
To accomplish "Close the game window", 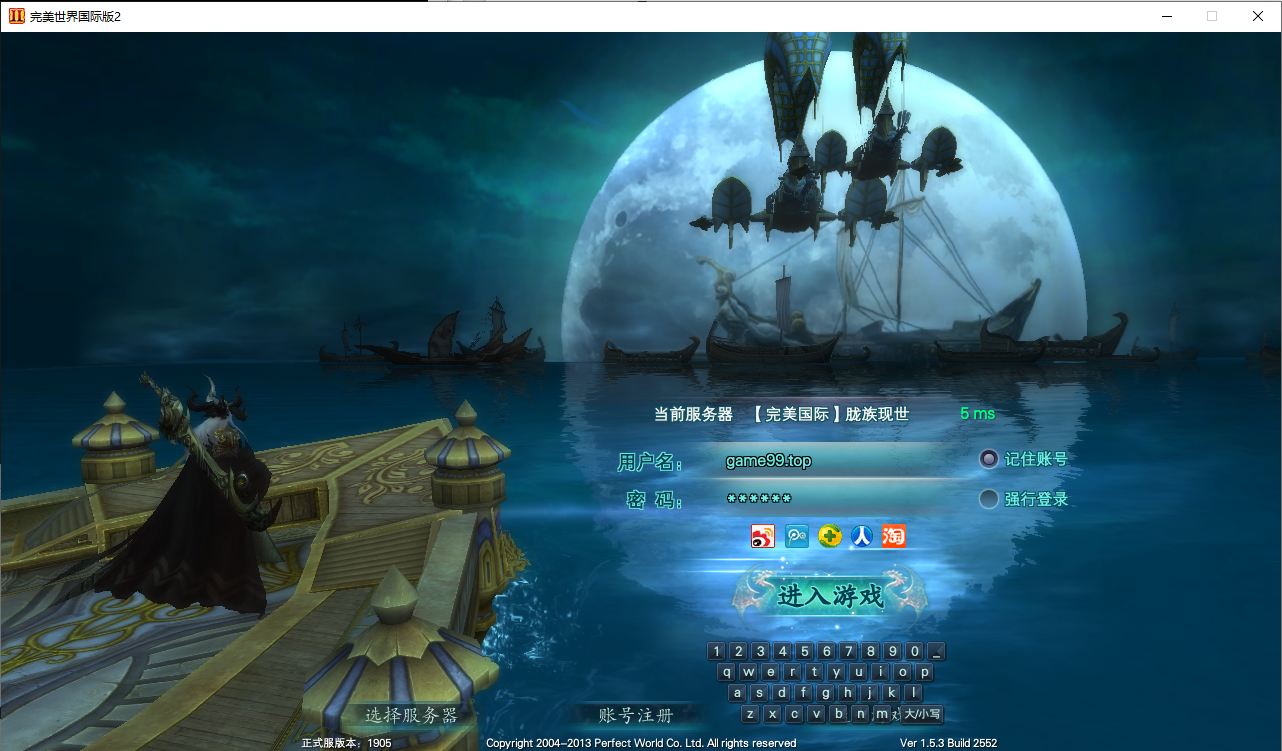I will point(1258,16).
